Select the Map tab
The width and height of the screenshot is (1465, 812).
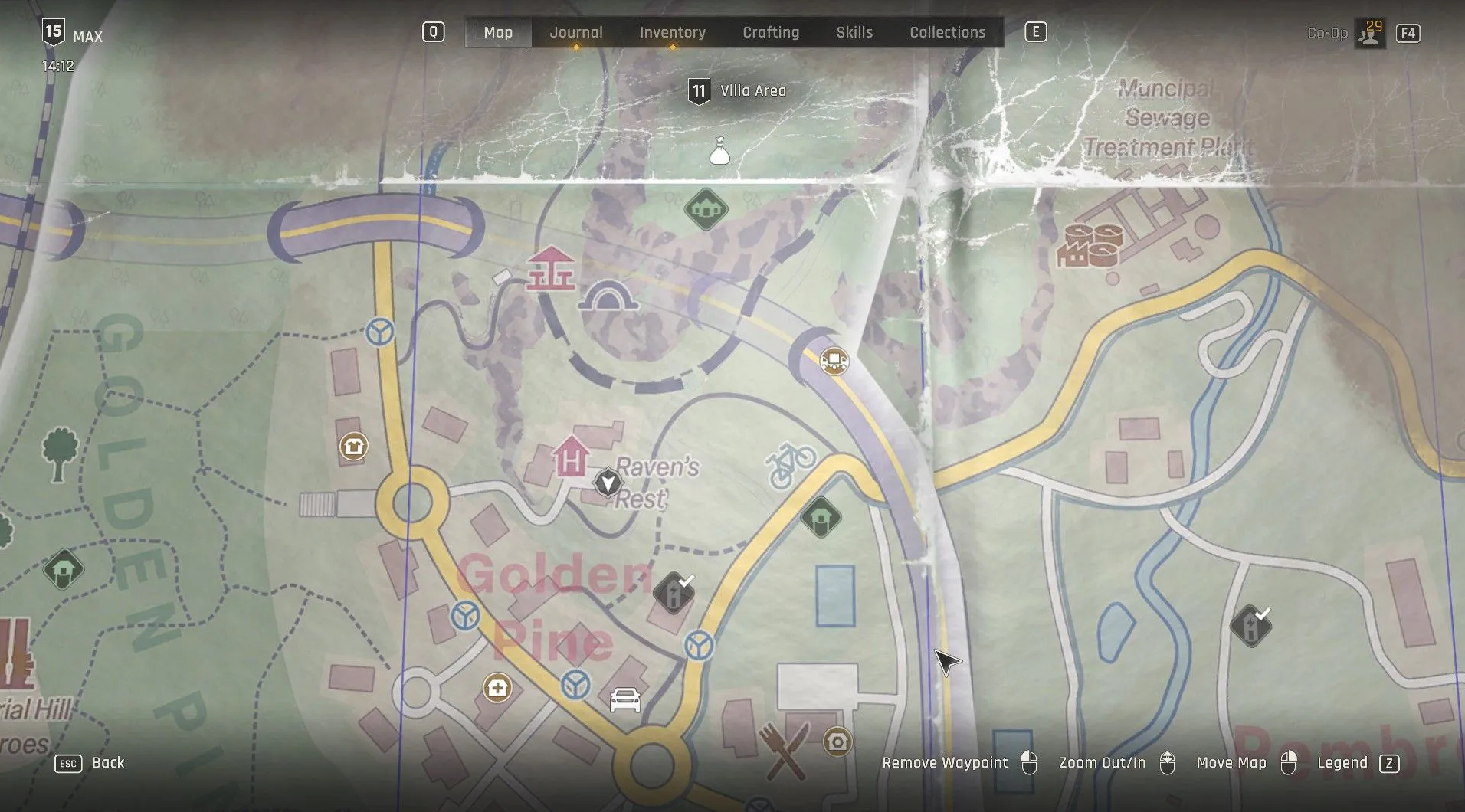pos(498,32)
